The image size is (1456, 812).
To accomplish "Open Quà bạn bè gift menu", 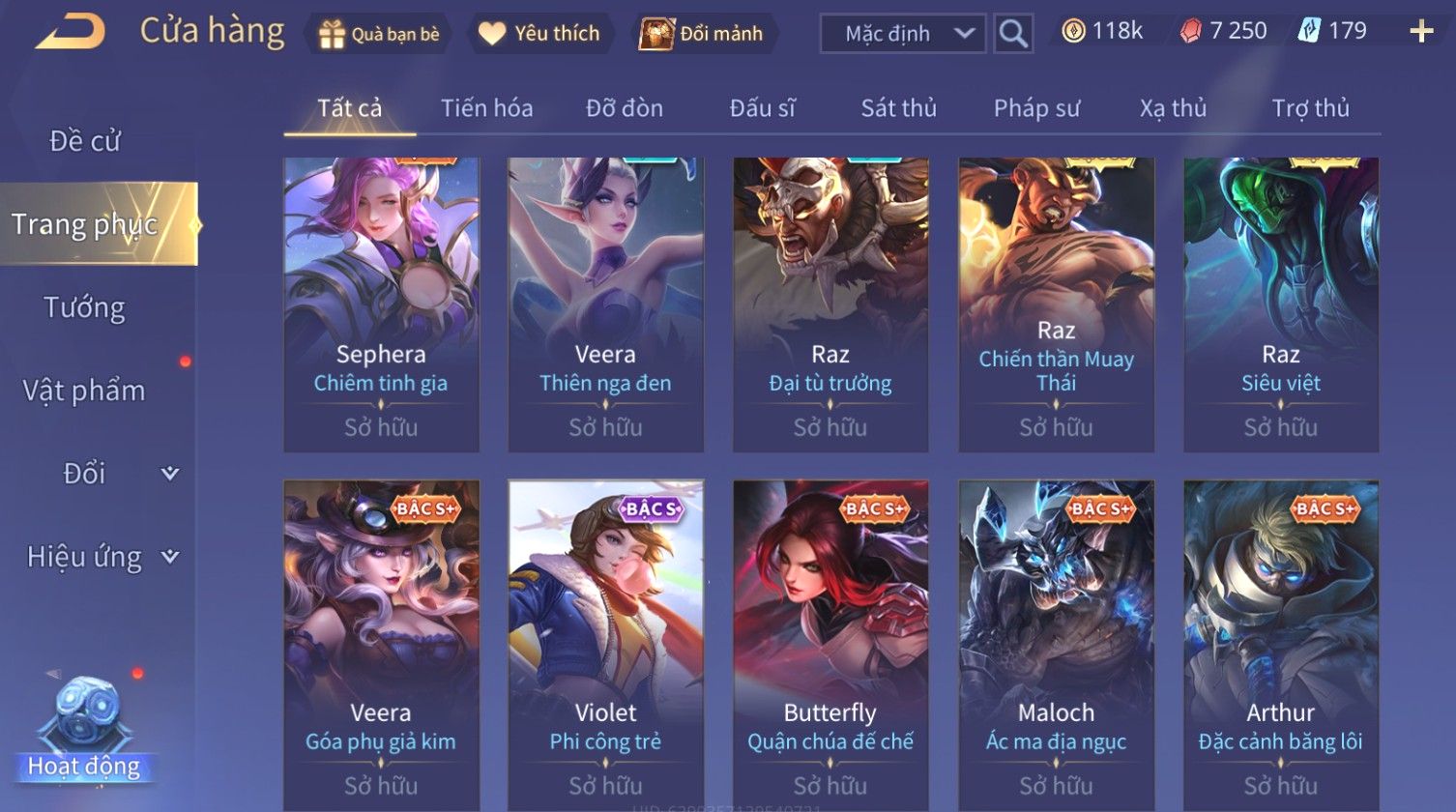I will point(379,34).
